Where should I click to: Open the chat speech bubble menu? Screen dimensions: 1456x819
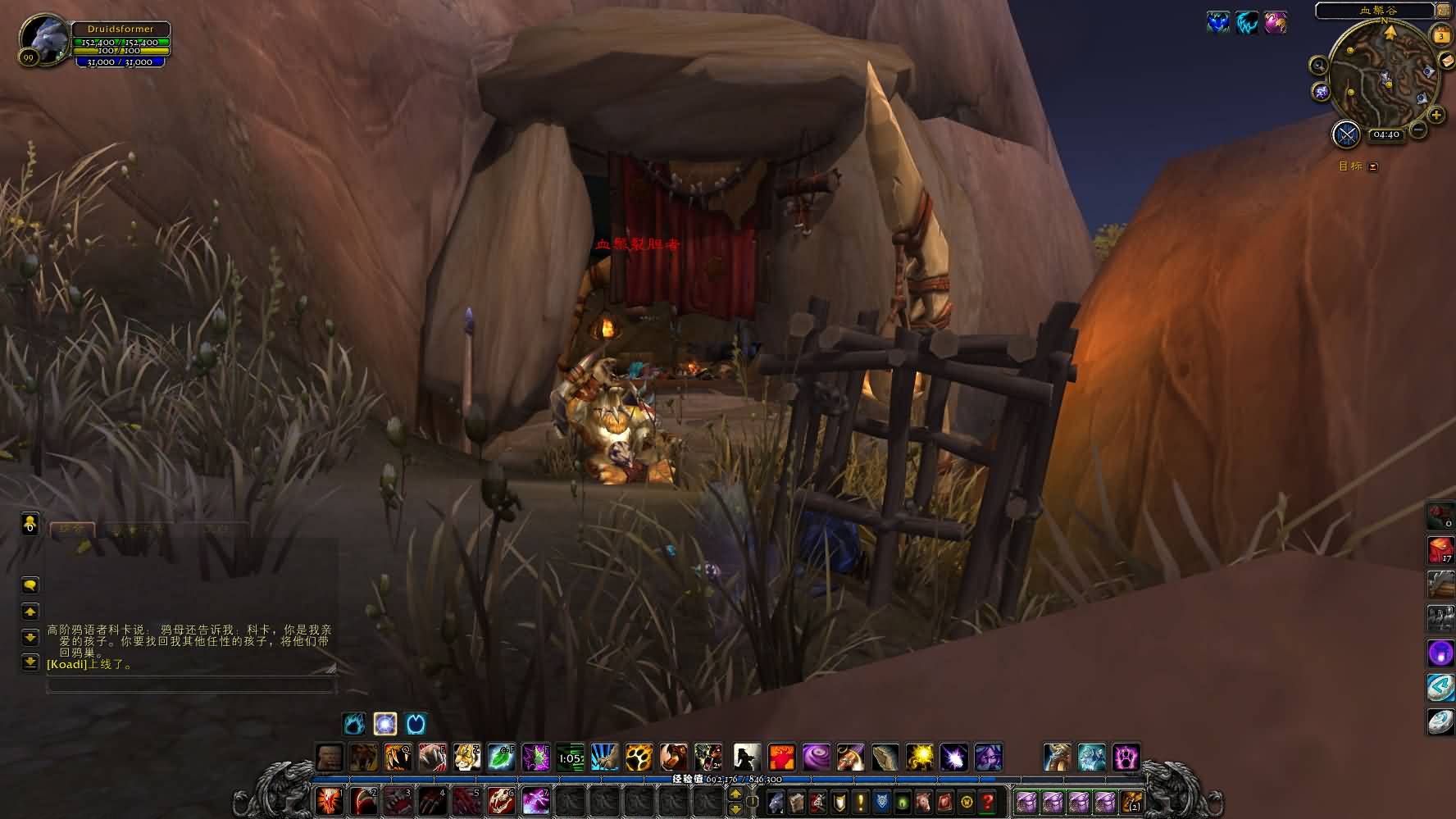pyautogui.click(x=30, y=585)
